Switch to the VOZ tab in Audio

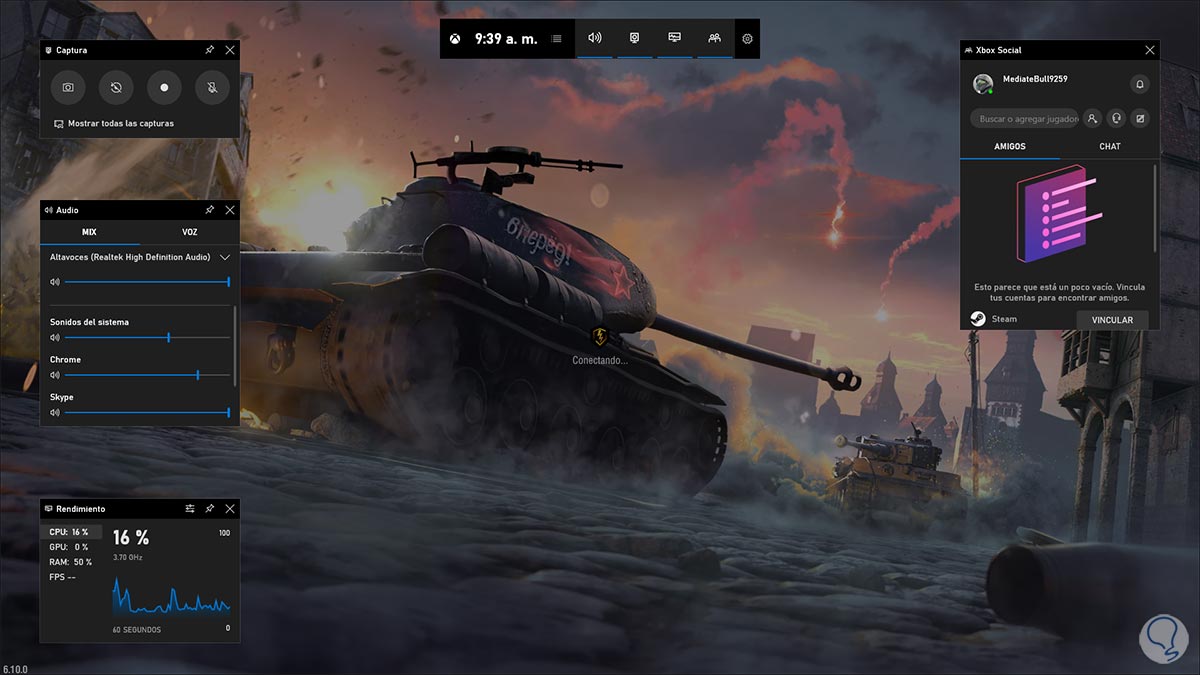189,232
